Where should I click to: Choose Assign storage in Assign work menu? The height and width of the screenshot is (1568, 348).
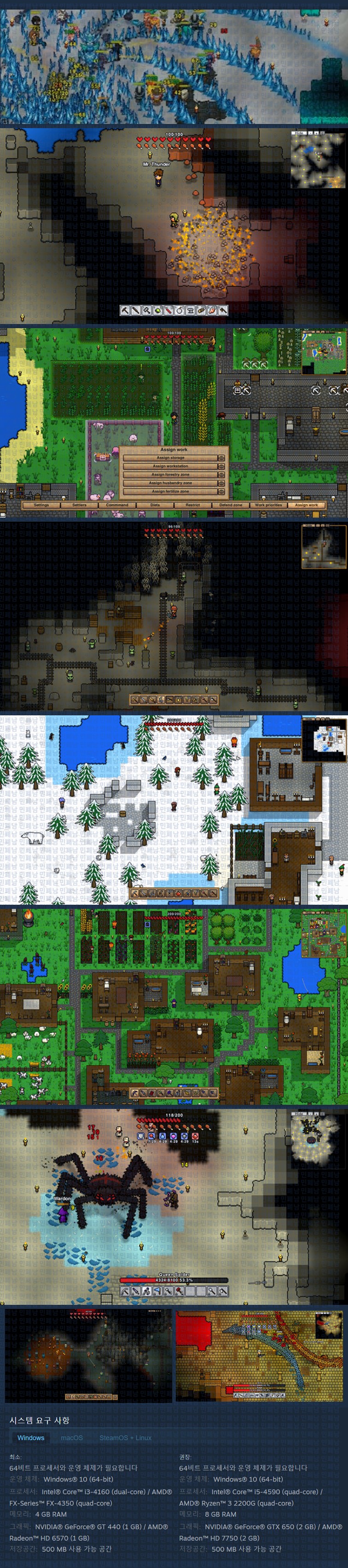171,458
